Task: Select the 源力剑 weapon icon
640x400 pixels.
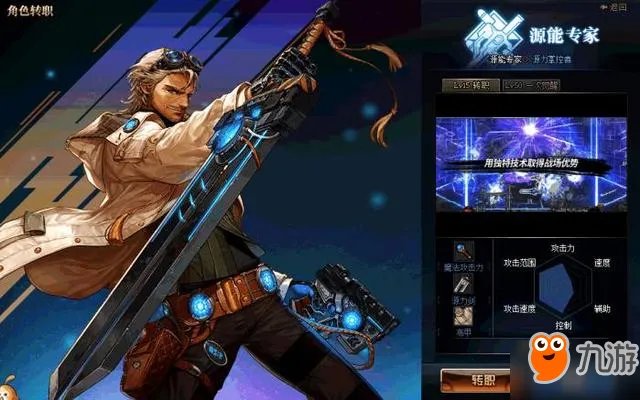Action: (x=463, y=284)
